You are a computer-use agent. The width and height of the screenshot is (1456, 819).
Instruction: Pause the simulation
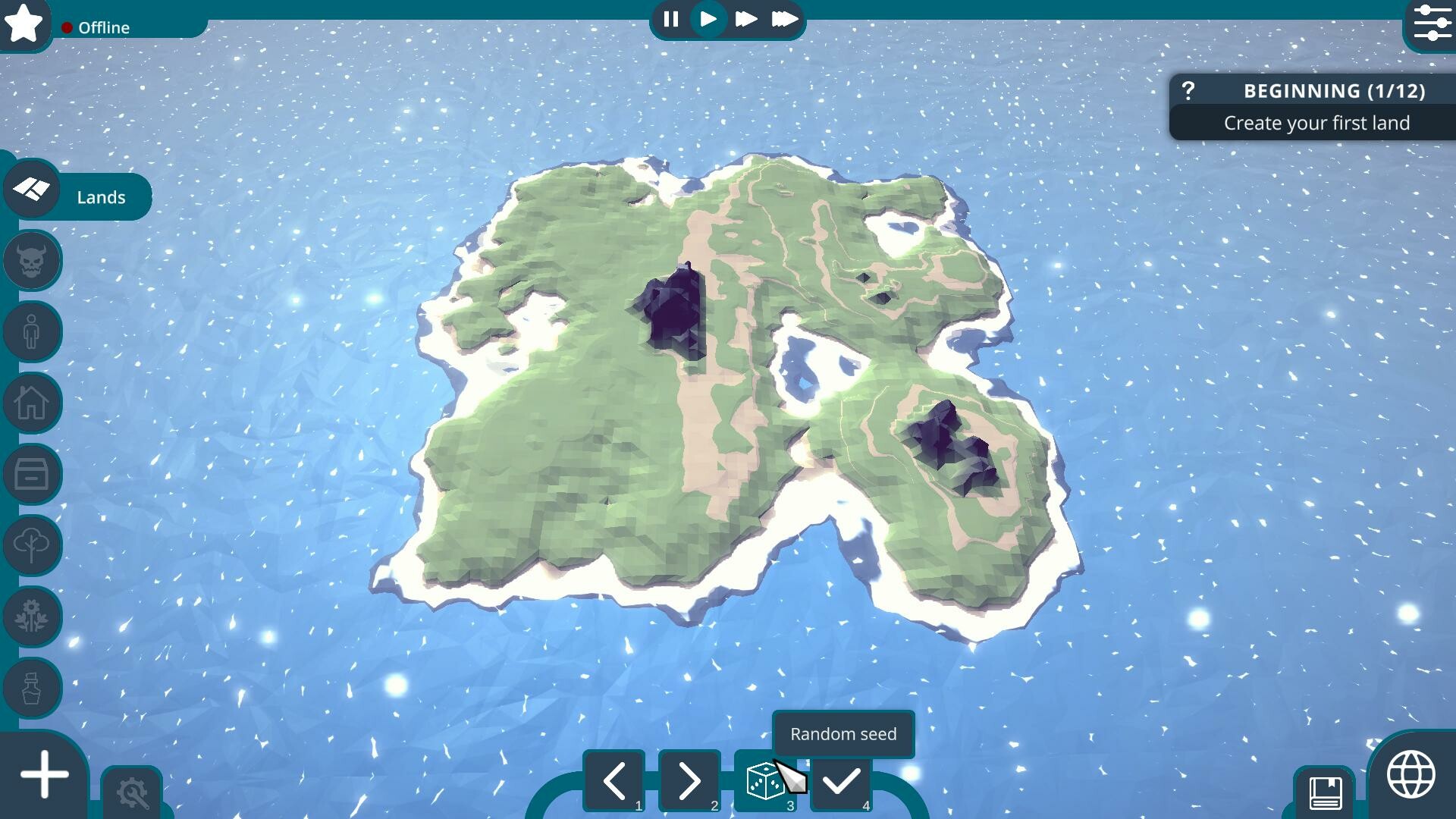click(x=670, y=20)
